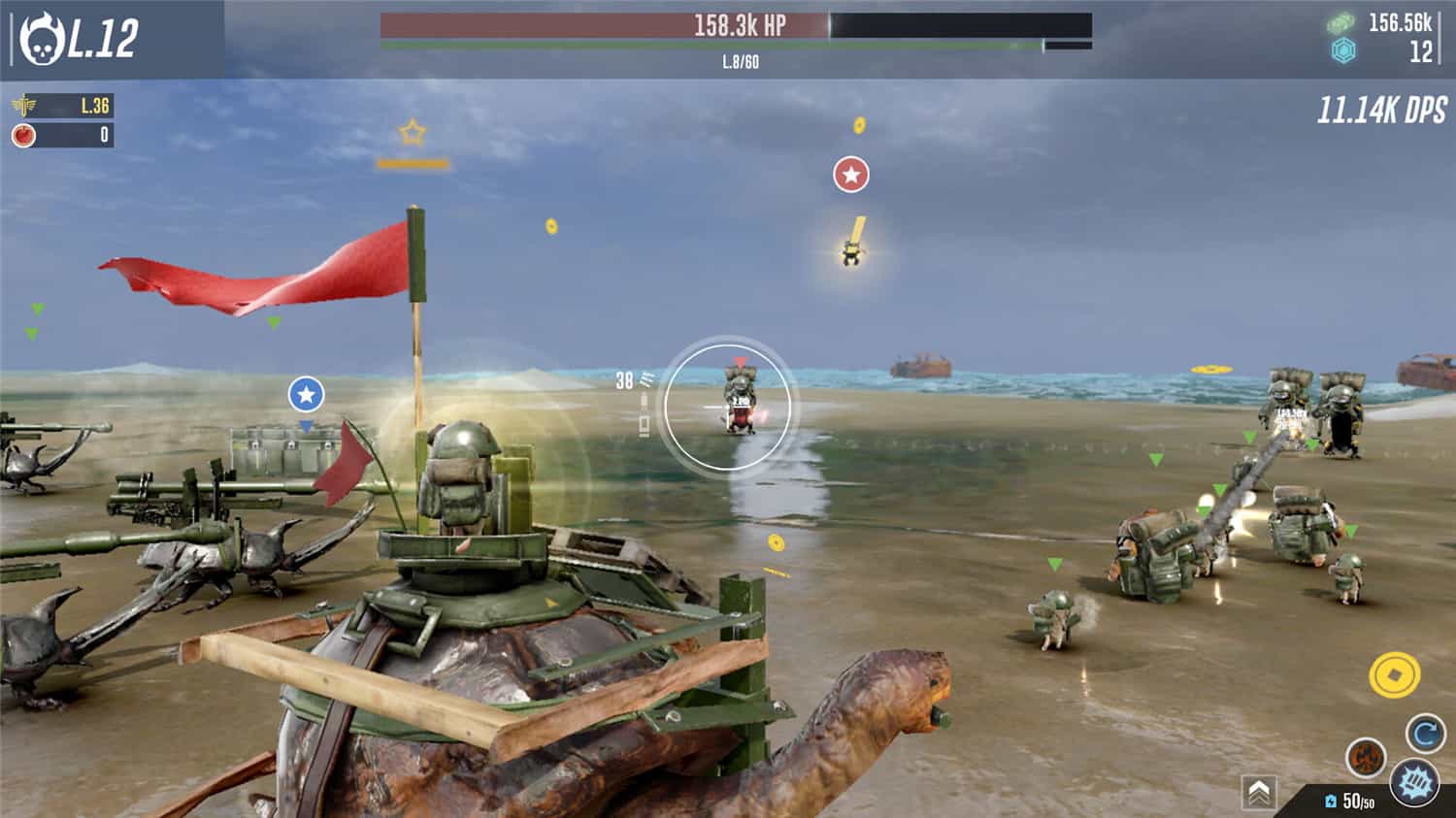The width and height of the screenshot is (1456, 818).
Task: Click the red apple counter icon
Action: 24,135
